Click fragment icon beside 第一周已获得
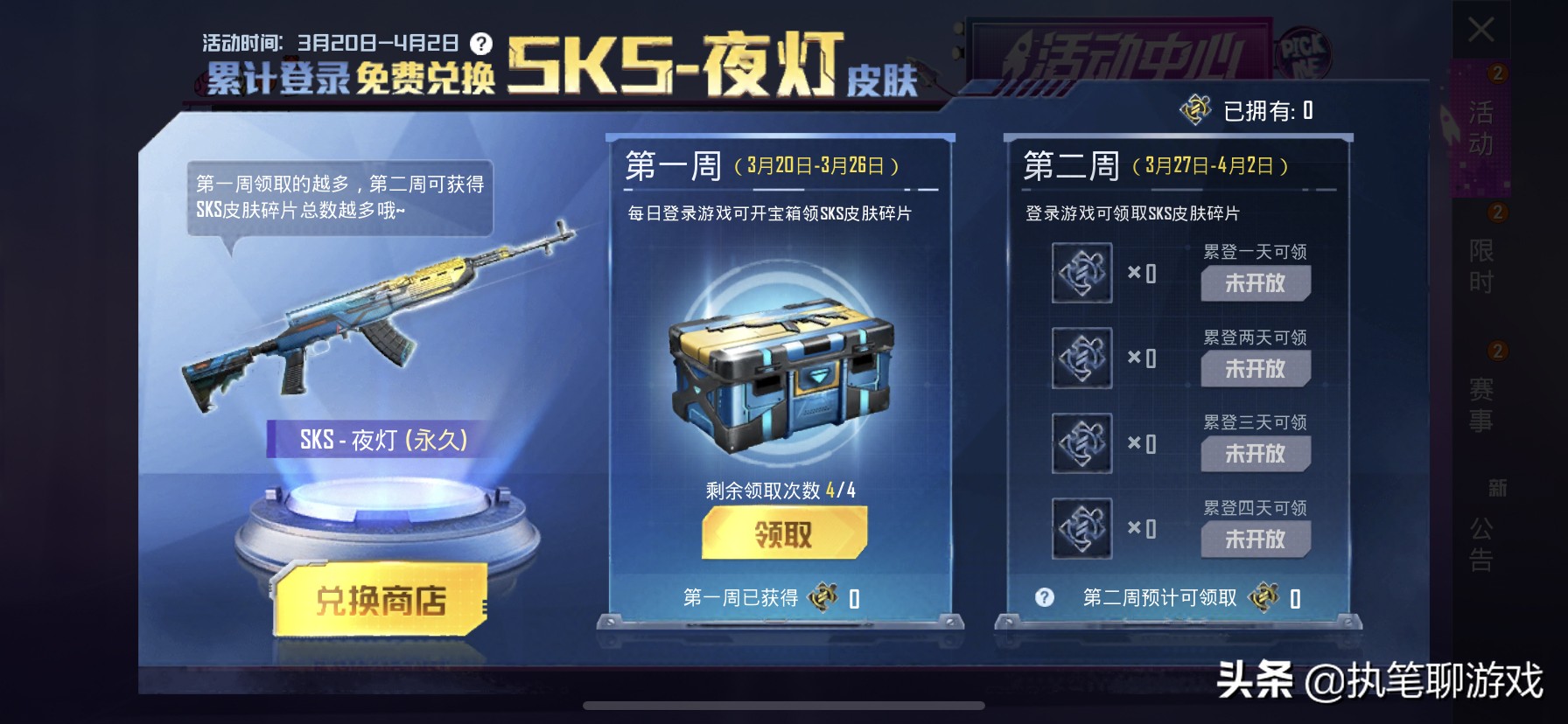1568x724 pixels. coord(821,597)
